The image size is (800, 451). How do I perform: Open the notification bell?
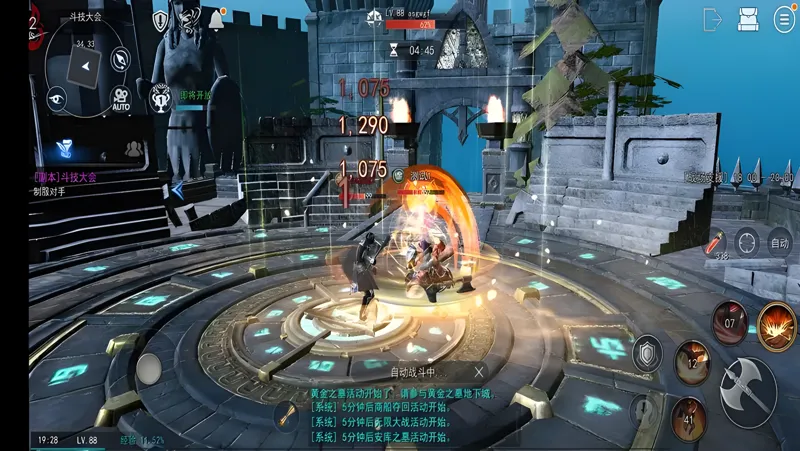click(x=216, y=19)
